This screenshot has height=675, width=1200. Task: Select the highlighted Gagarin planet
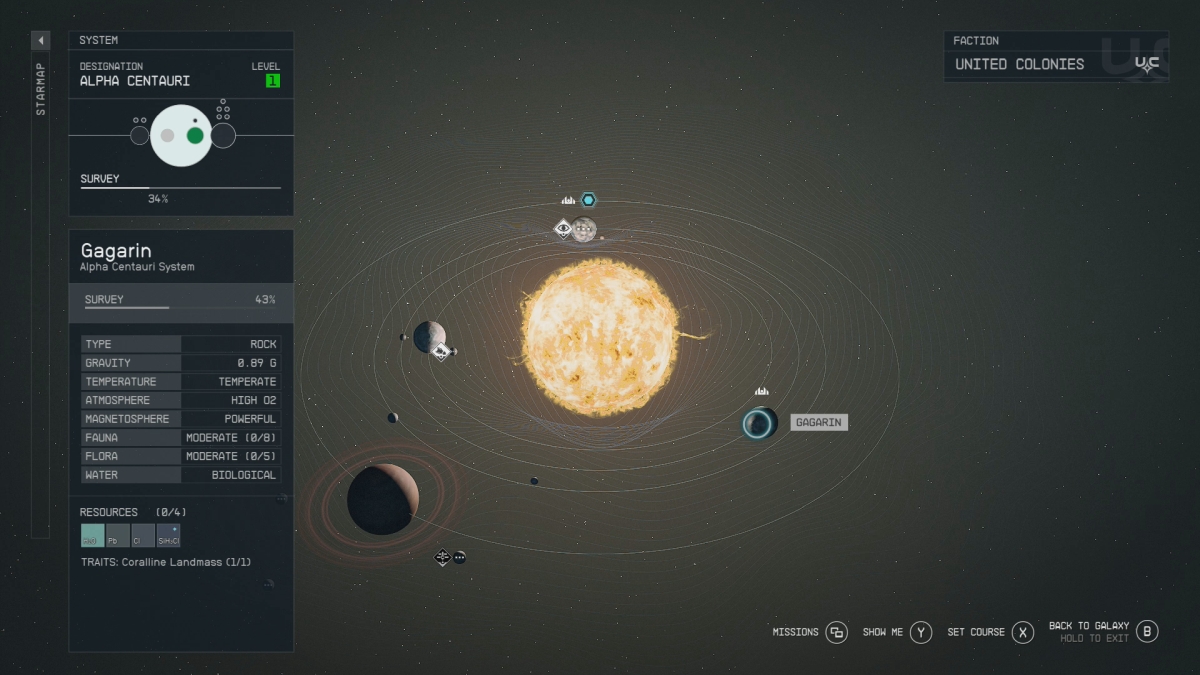pos(759,423)
